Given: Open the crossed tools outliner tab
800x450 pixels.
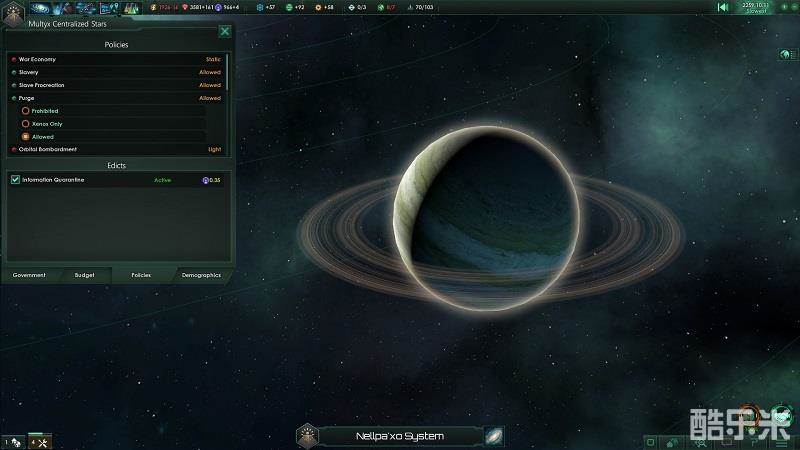Looking at the screenshot, I should [40, 441].
